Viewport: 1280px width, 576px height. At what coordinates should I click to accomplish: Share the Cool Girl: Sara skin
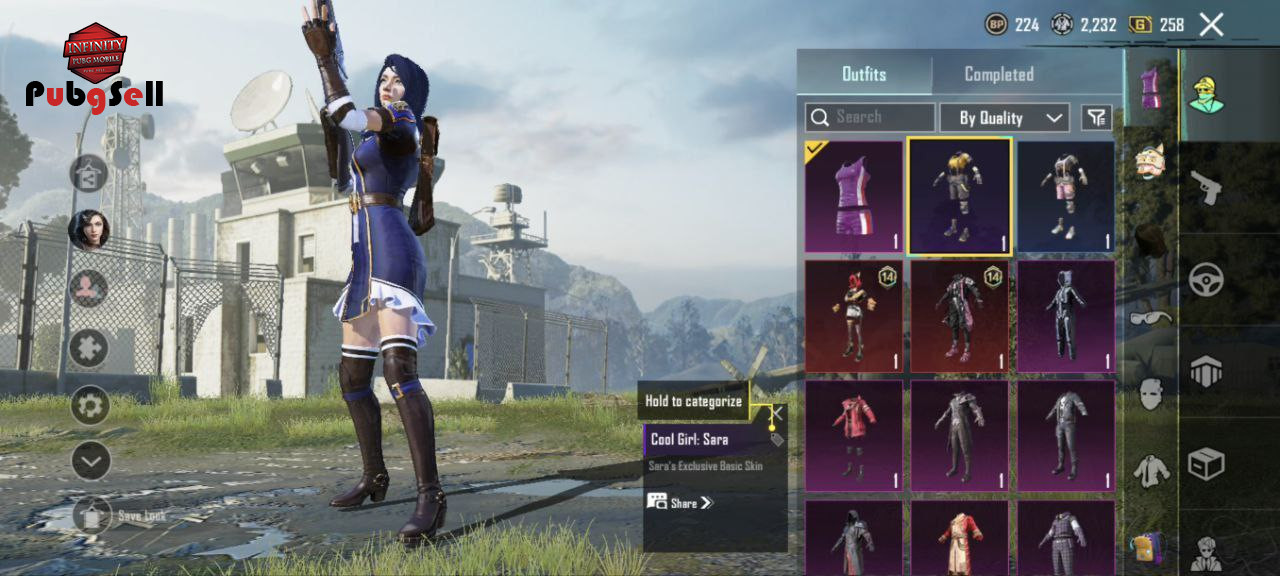coord(680,502)
